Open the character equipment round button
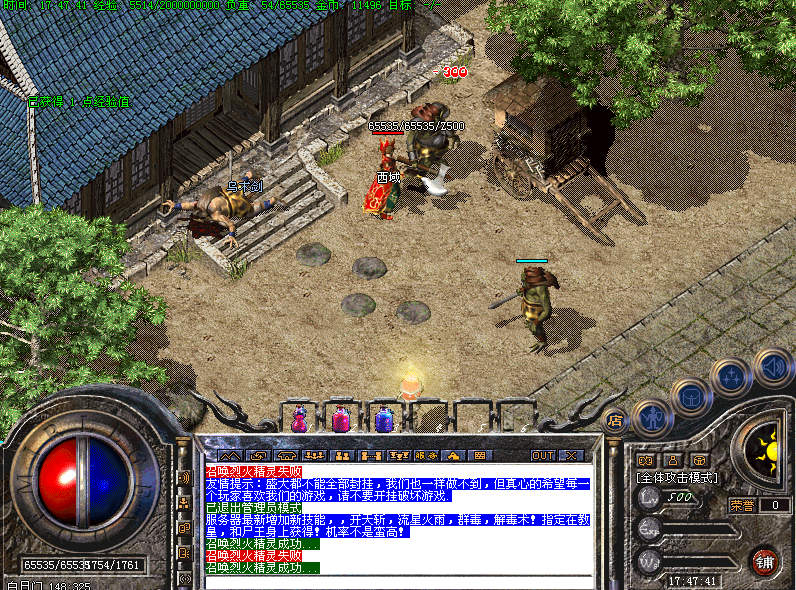 (654, 418)
